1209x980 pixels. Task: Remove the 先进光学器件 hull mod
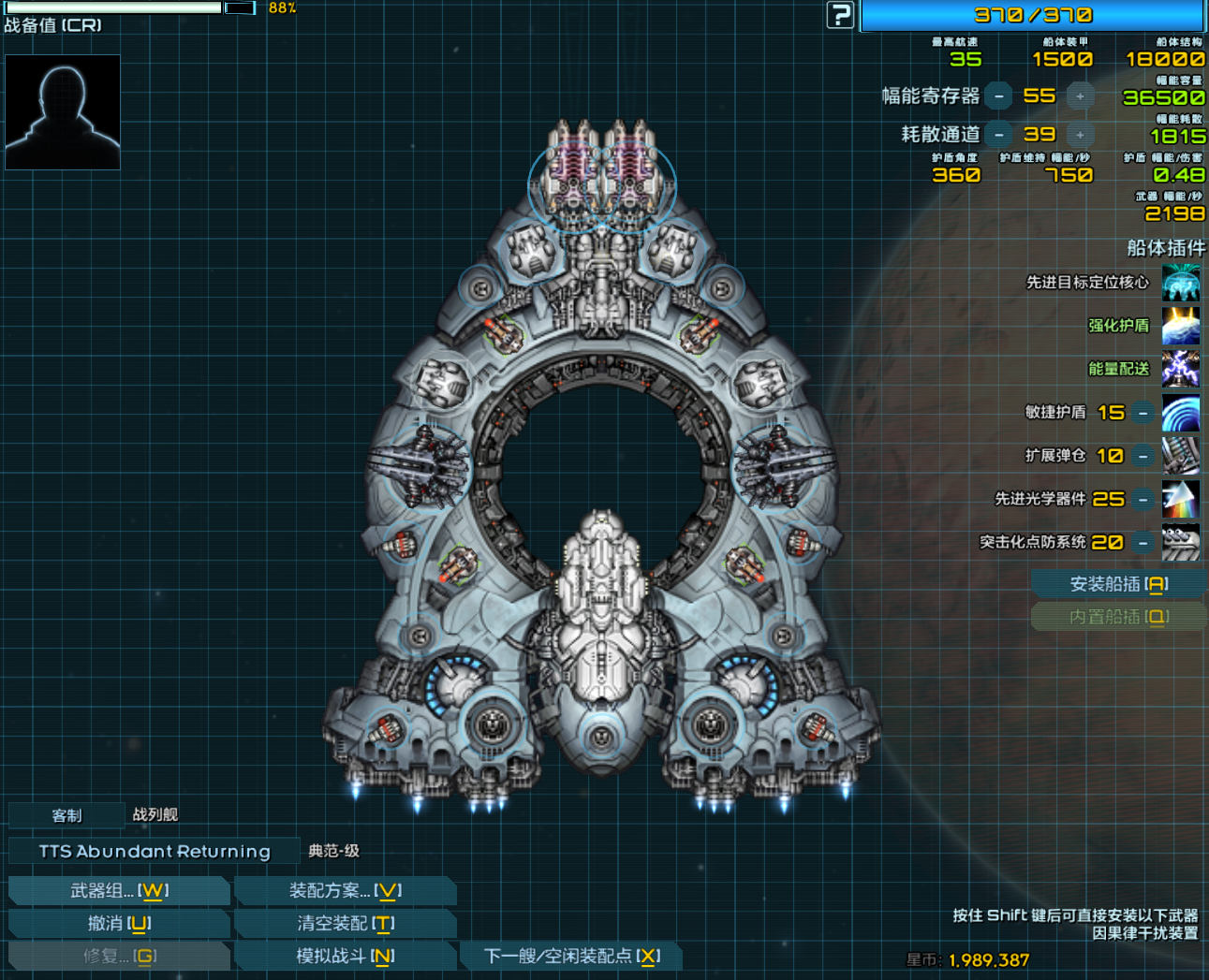(1143, 500)
